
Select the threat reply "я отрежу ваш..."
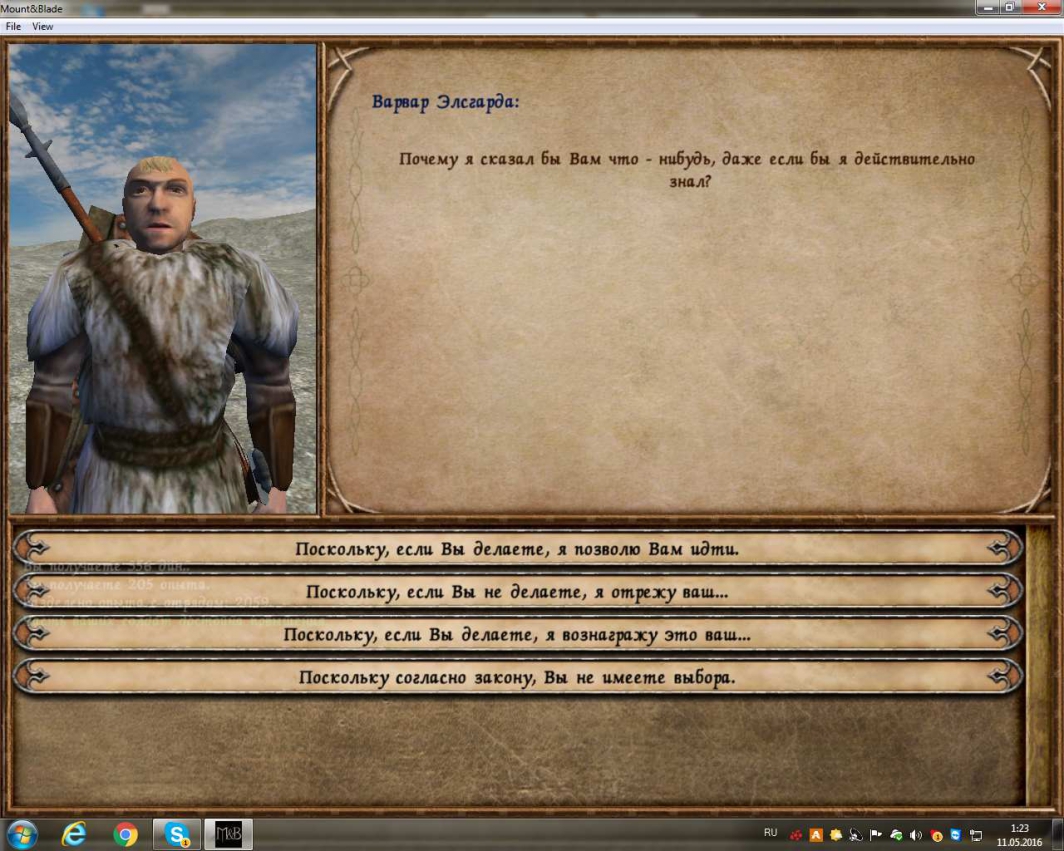tap(517, 592)
